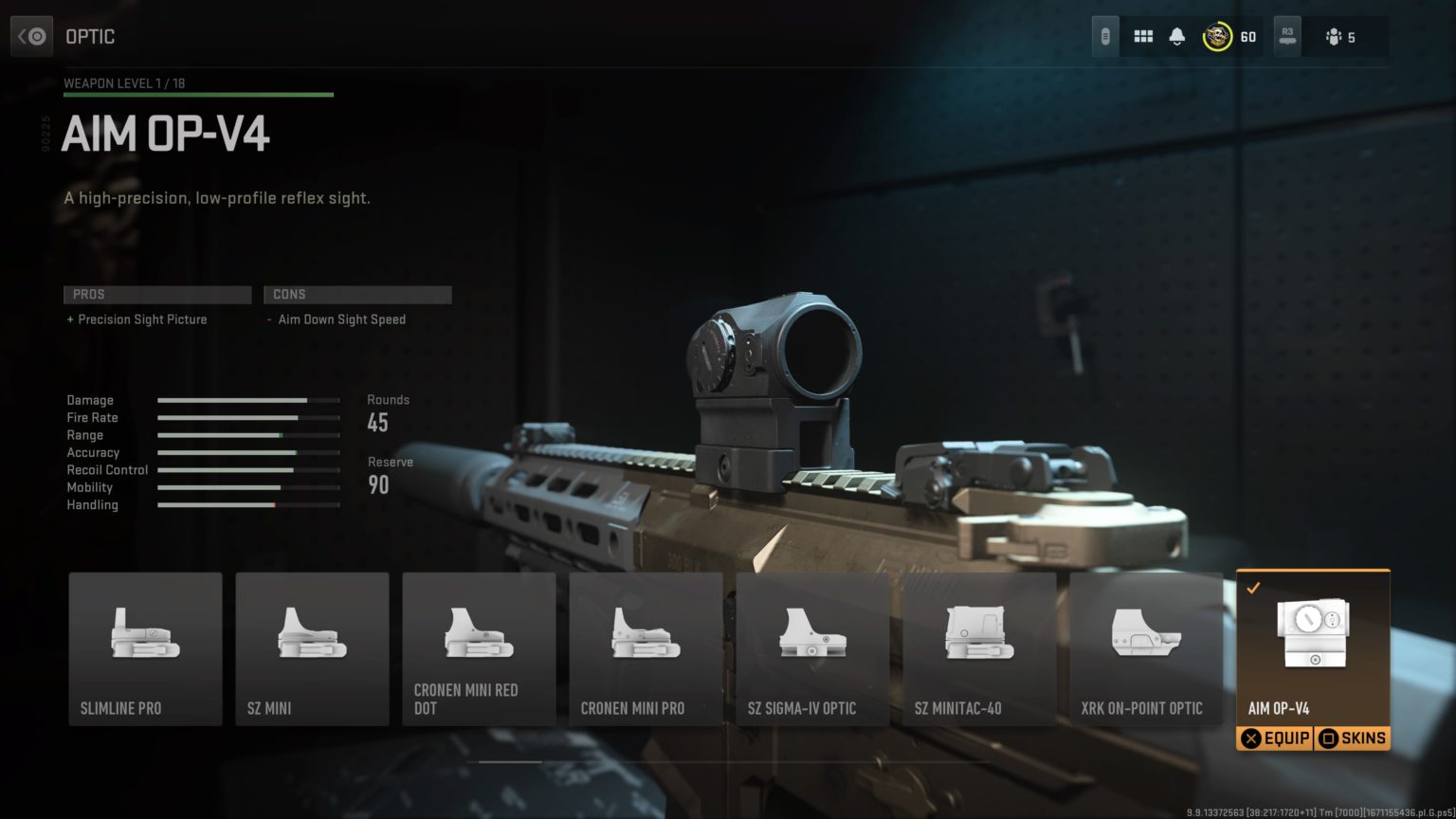This screenshot has width=1456, height=819.
Task: Click the grid menu icon in top bar
Action: 1143,35
